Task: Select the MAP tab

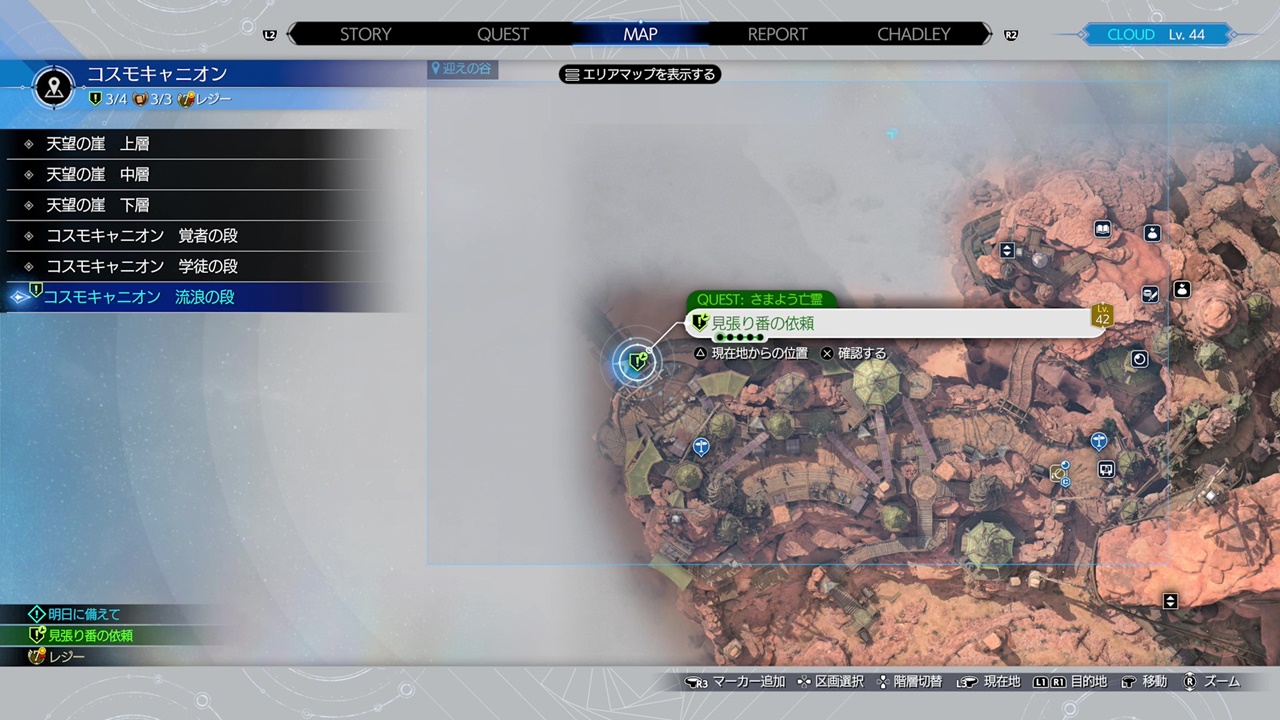Action: [640, 34]
